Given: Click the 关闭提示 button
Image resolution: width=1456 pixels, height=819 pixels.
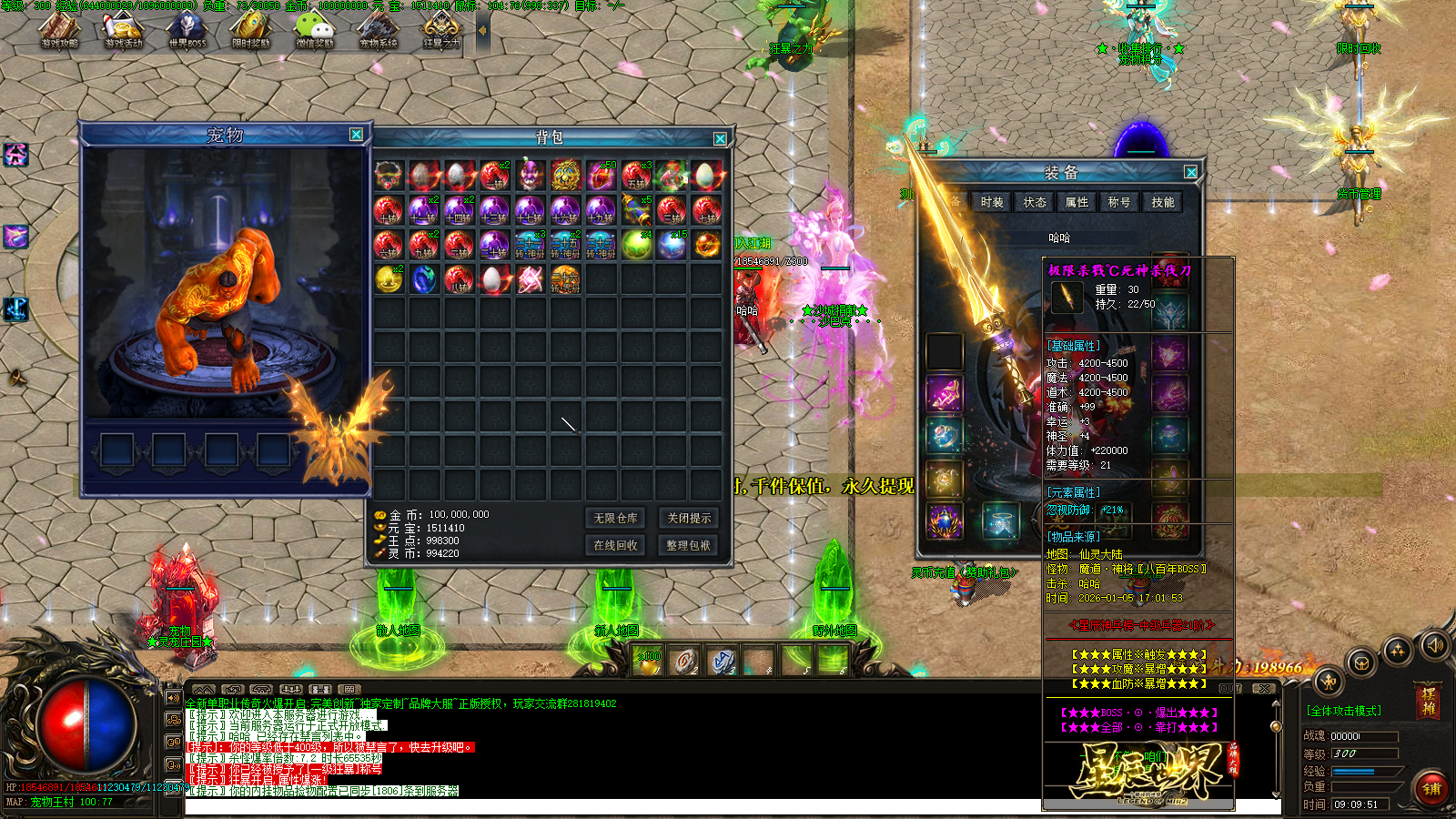Looking at the screenshot, I should (689, 519).
